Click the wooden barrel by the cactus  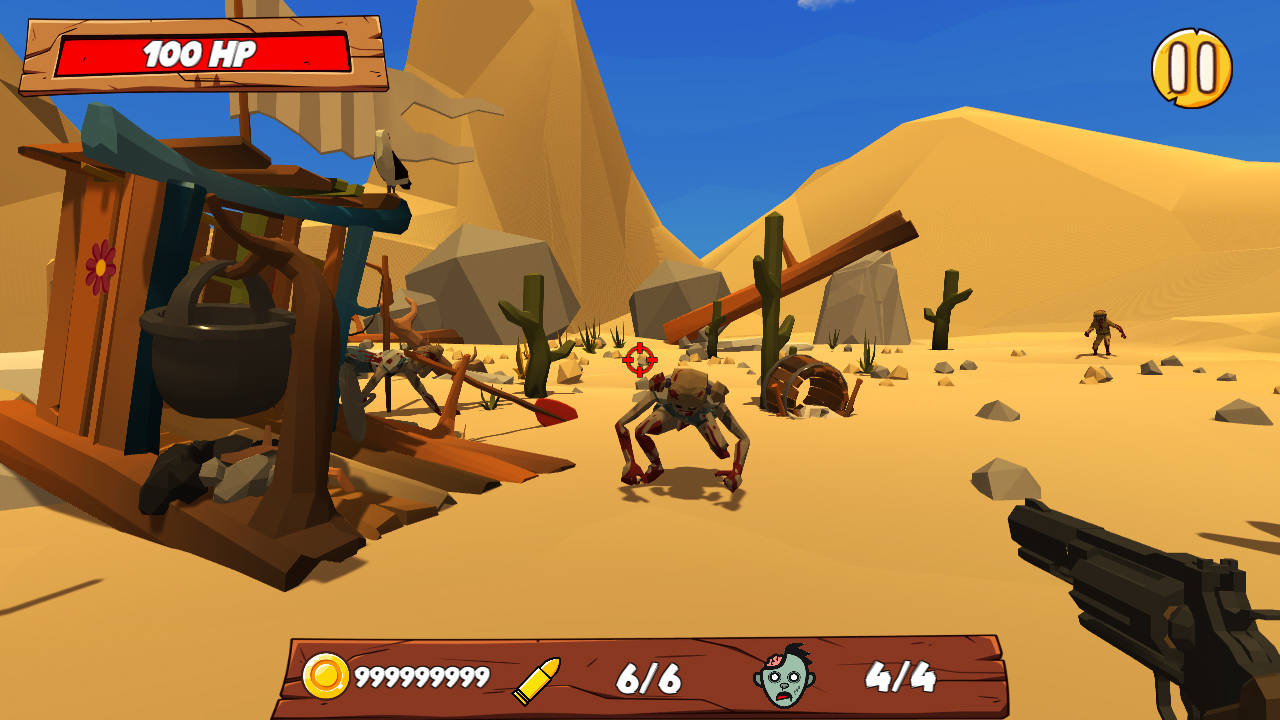(805, 385)
